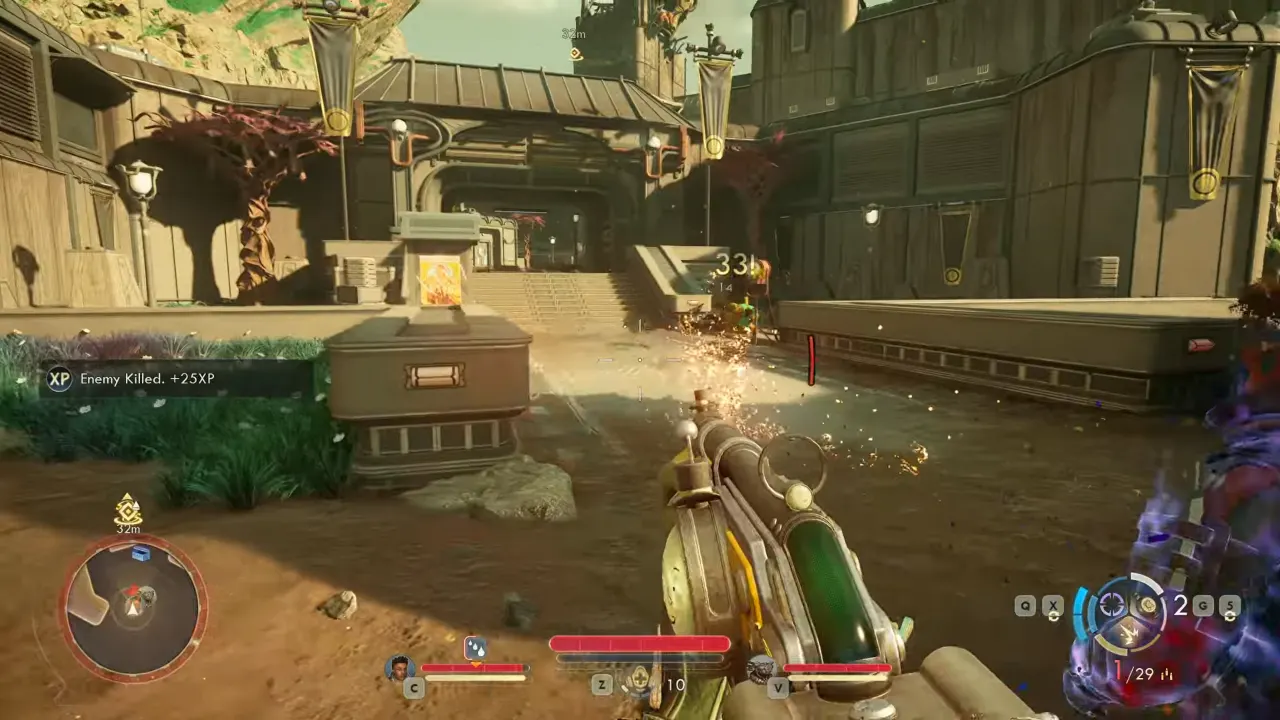Click the quest objective marker above the minimap
The height and width of the screenshot is (720, 1280).
click(127, 511)
